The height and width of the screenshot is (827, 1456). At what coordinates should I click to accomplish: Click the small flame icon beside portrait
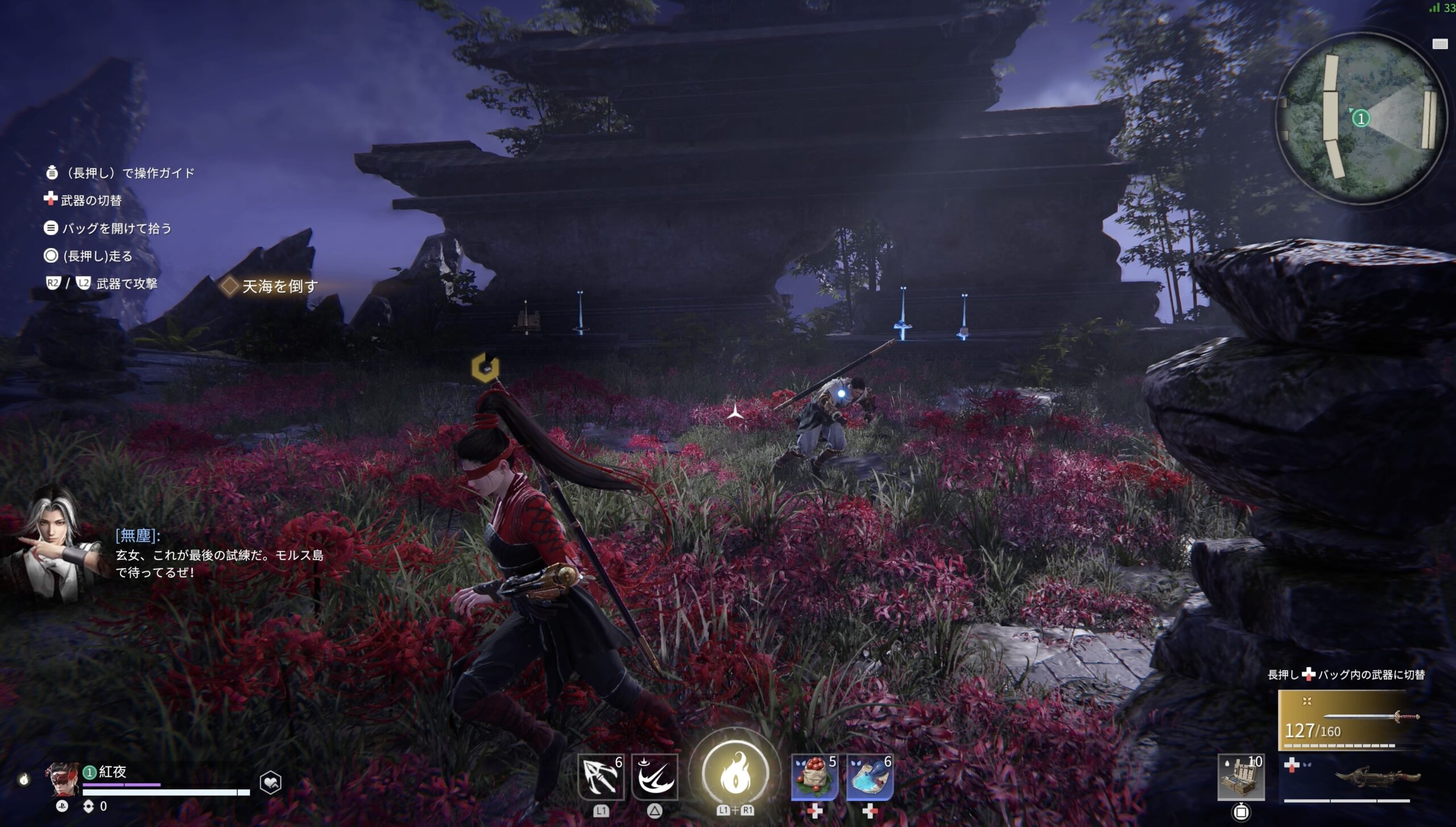[23, 779]
